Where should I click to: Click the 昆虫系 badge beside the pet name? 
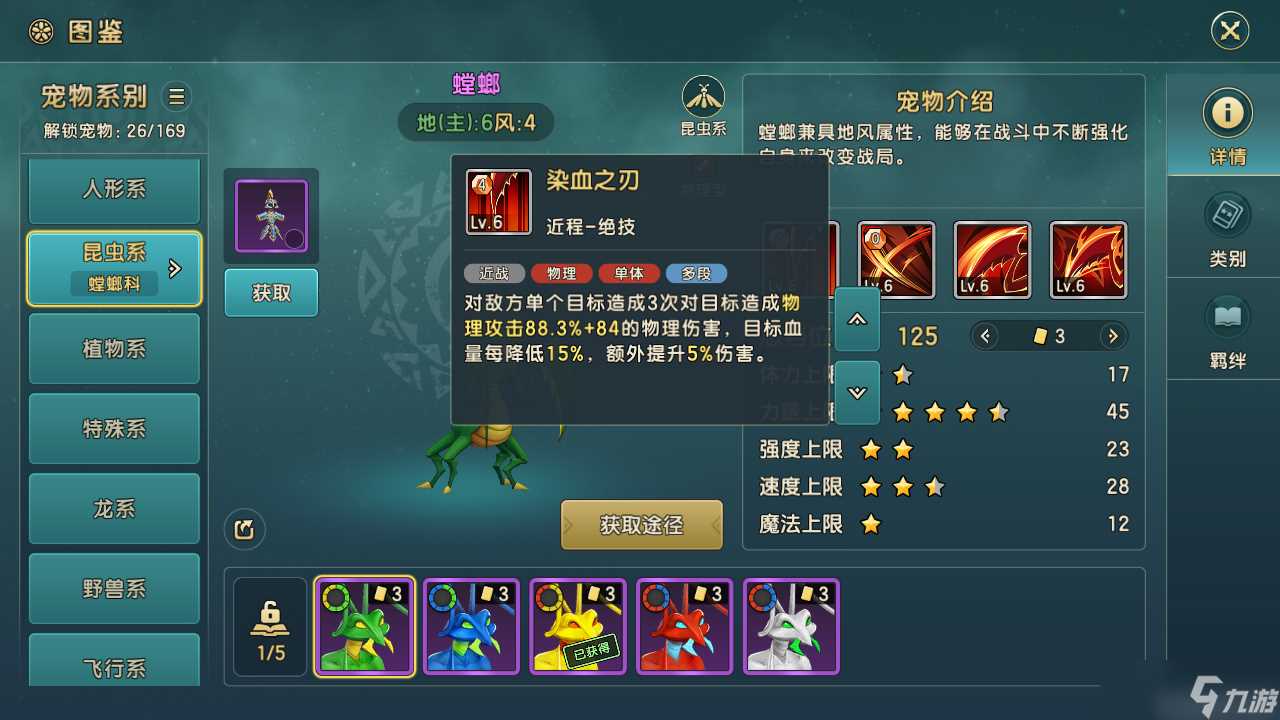[703, 100]
